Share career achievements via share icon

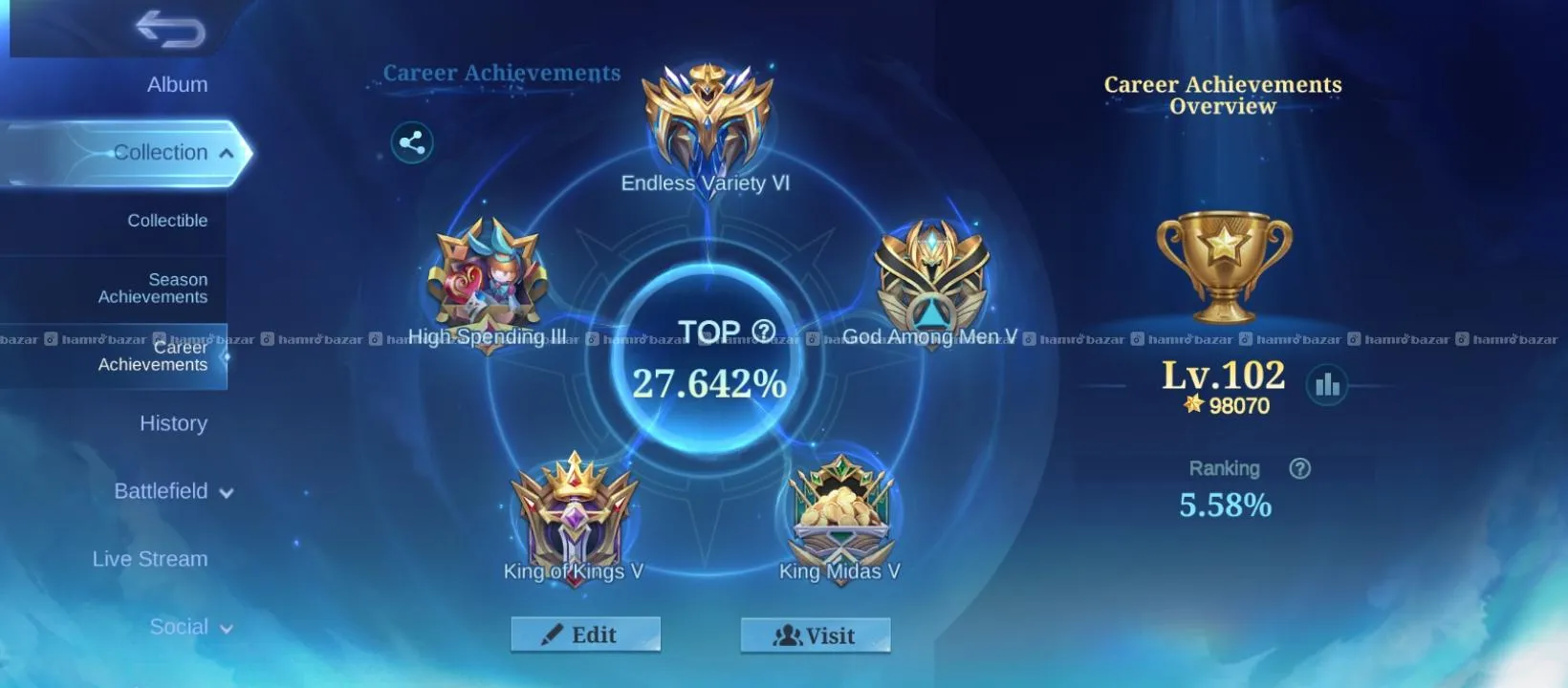(x=412, y=143)
